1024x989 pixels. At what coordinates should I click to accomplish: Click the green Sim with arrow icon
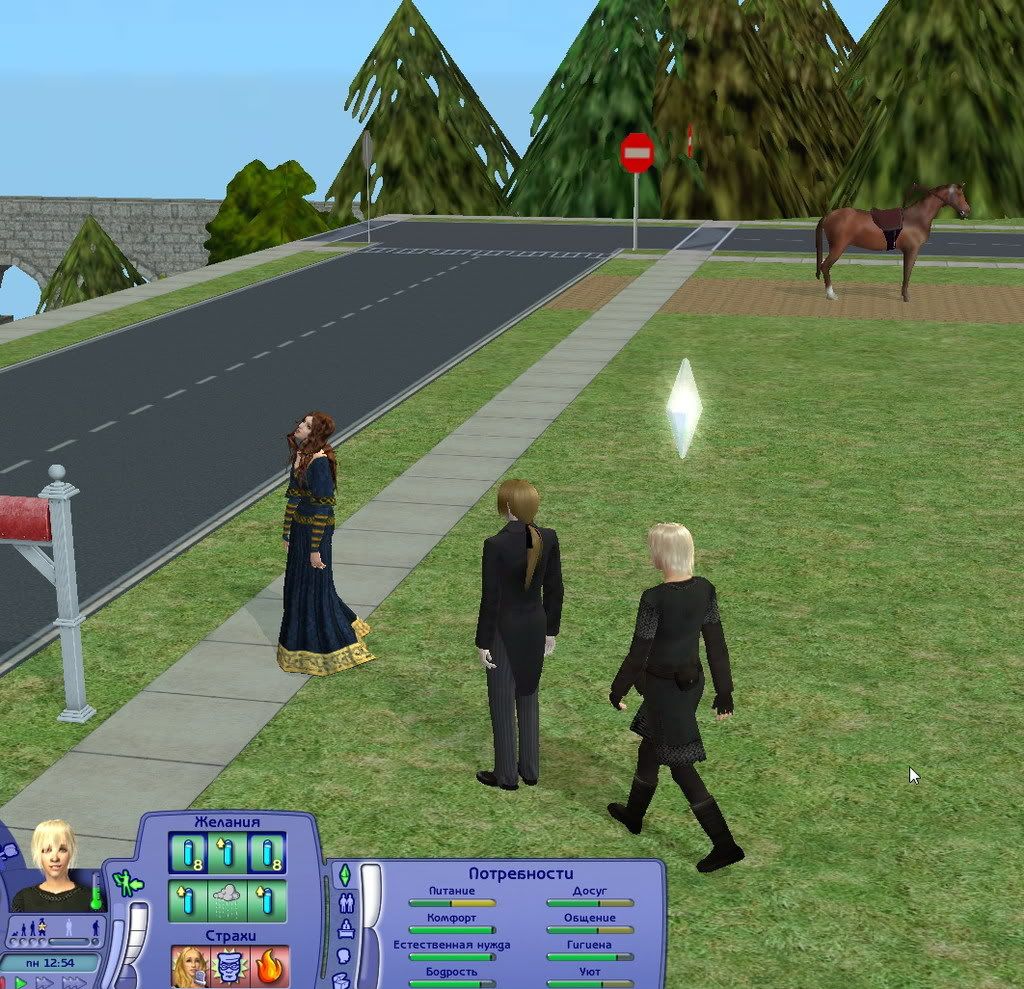point(126,884)
